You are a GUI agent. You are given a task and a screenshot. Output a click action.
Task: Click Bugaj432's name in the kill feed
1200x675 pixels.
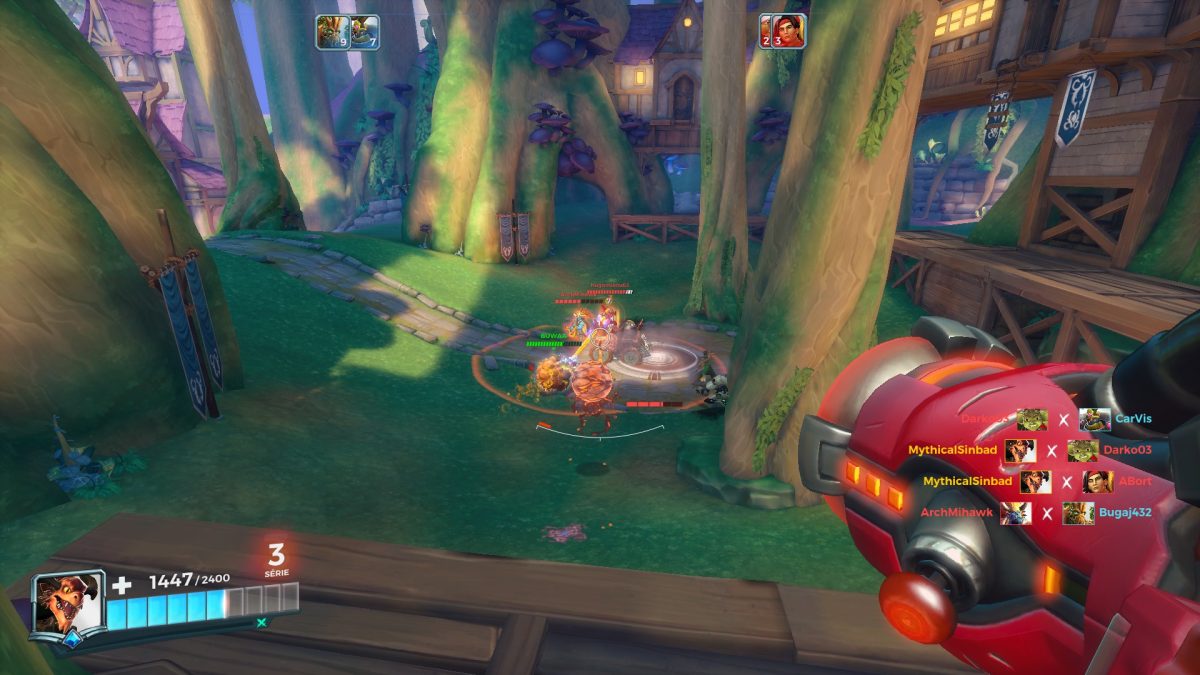pyautogui.click(x=1126, y=513)
